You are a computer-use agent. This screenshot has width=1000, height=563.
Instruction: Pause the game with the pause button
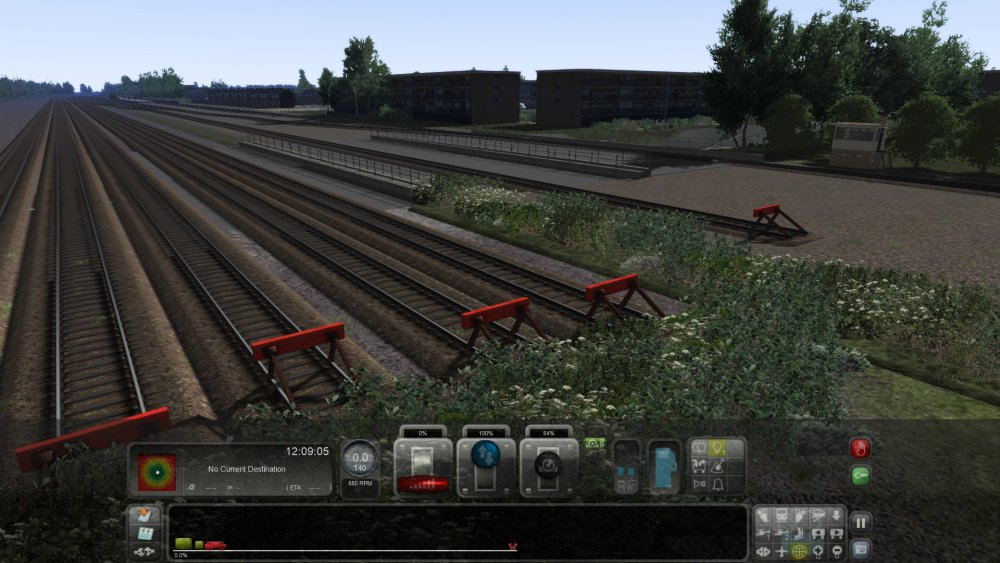click(860, 521)
